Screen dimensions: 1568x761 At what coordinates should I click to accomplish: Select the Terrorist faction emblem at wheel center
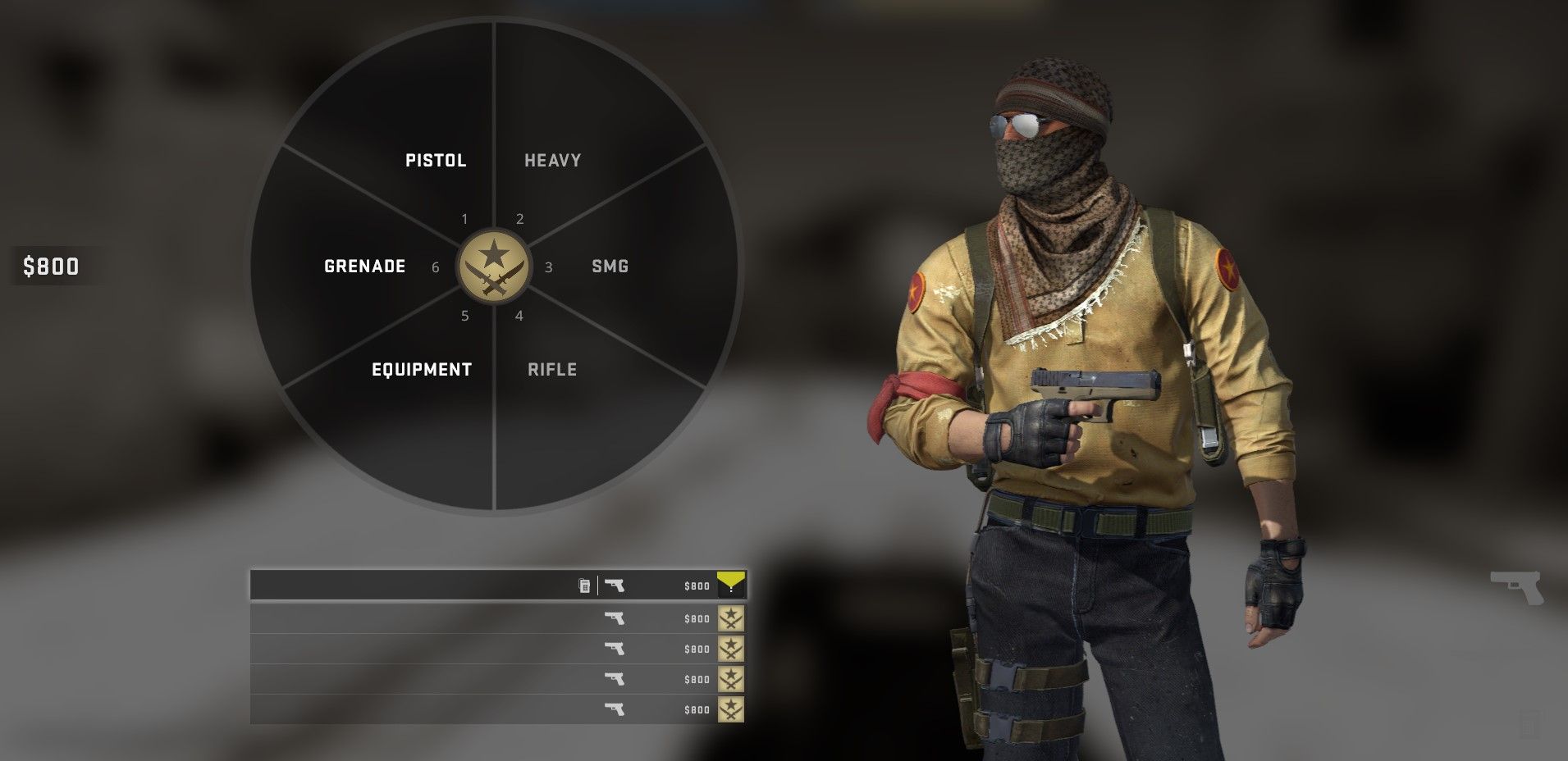pyautogui.click(x=493, y=267)
